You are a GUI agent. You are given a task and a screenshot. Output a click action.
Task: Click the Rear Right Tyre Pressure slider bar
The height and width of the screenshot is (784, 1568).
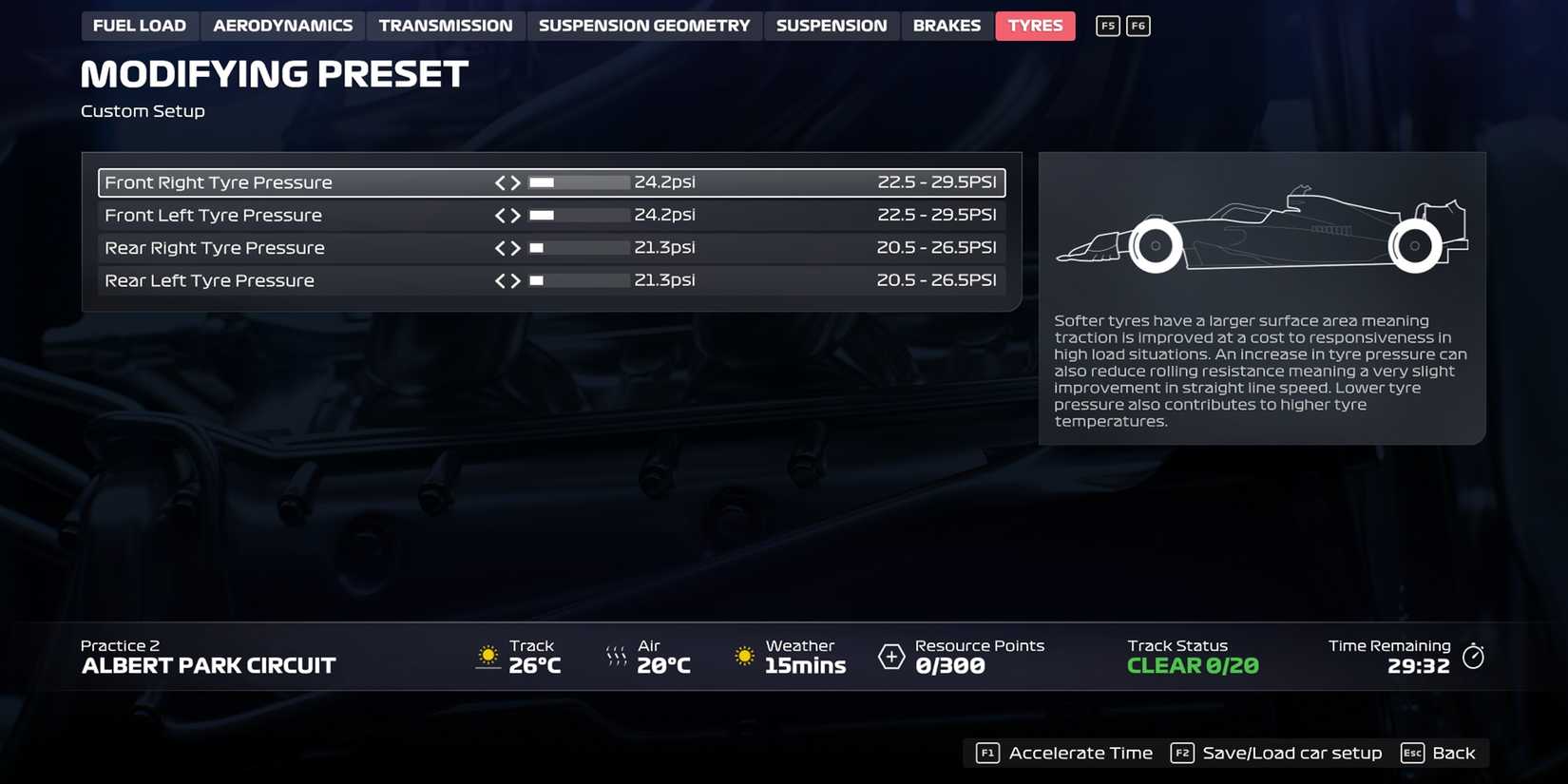[x=578, y=247]
